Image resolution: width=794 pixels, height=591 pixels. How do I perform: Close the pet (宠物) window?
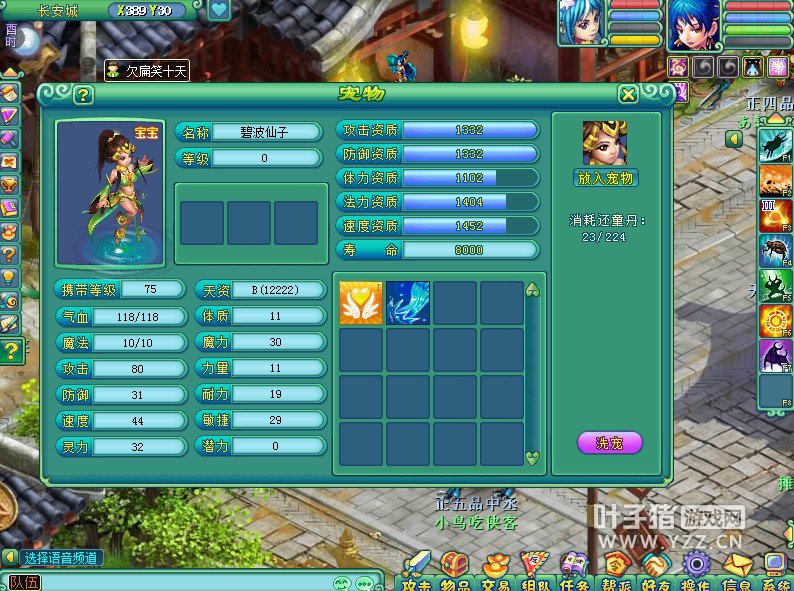coord(628,94)
